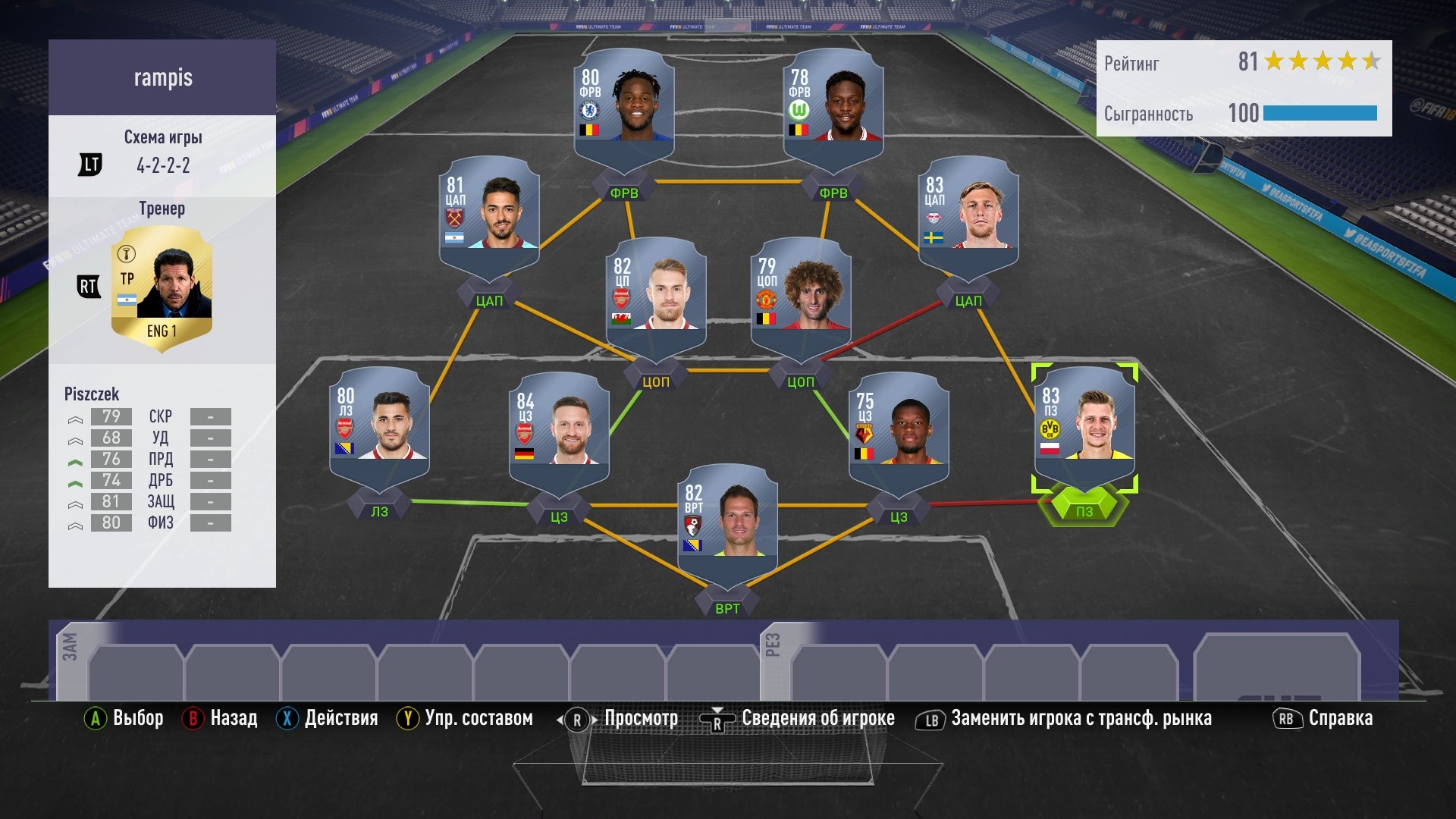Select the Действия menu entry
1456x819 pixels.
pyautogui.click(x=341, y=718)
